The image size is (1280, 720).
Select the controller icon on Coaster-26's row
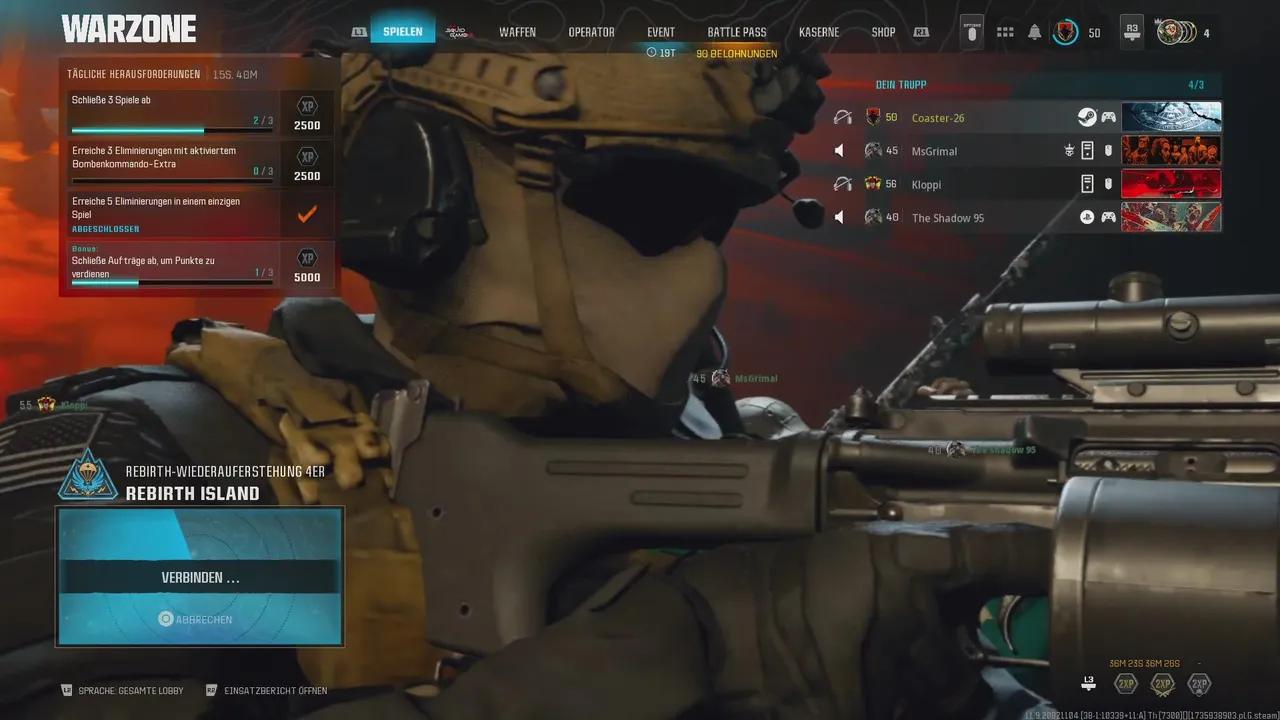(x=1108, y=117)
